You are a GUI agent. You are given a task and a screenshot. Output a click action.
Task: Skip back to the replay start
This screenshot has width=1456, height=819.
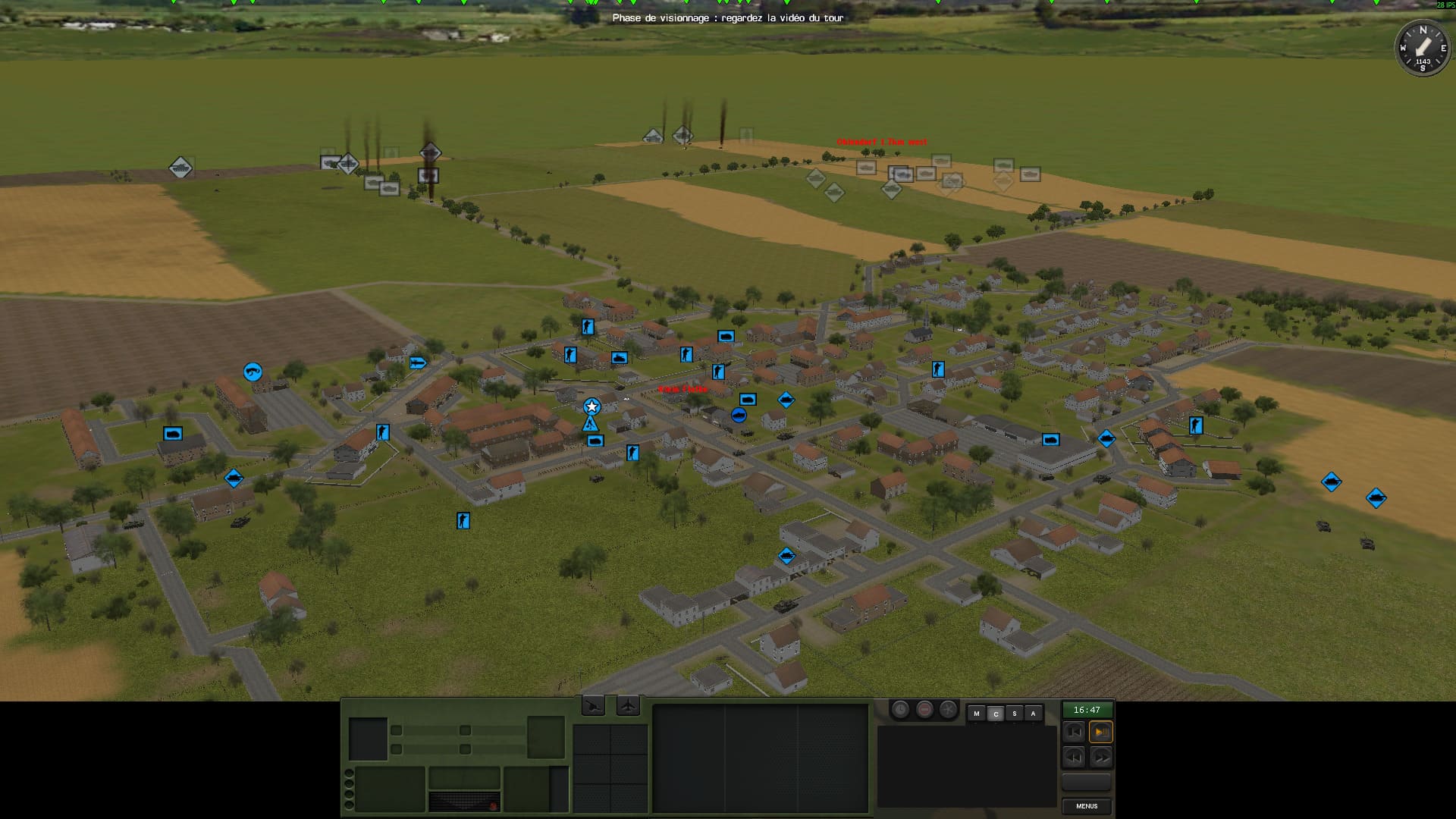pos(1074,732)
